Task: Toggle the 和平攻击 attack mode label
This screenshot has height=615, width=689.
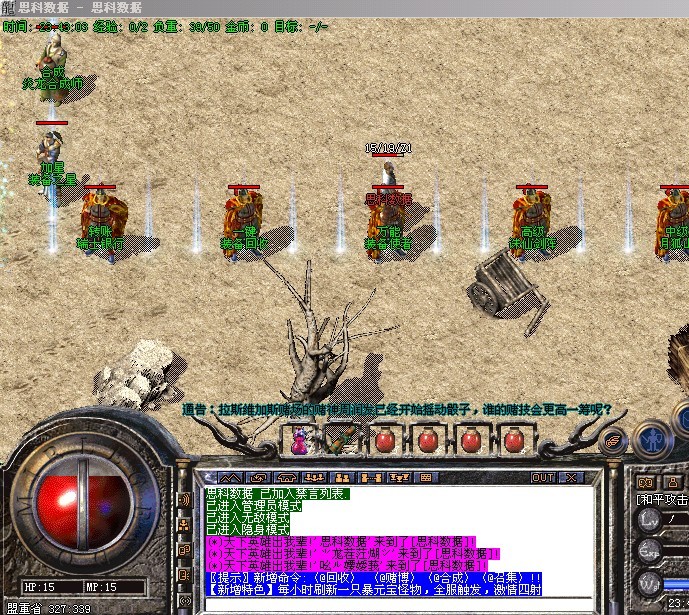Action: pos(662,499)
